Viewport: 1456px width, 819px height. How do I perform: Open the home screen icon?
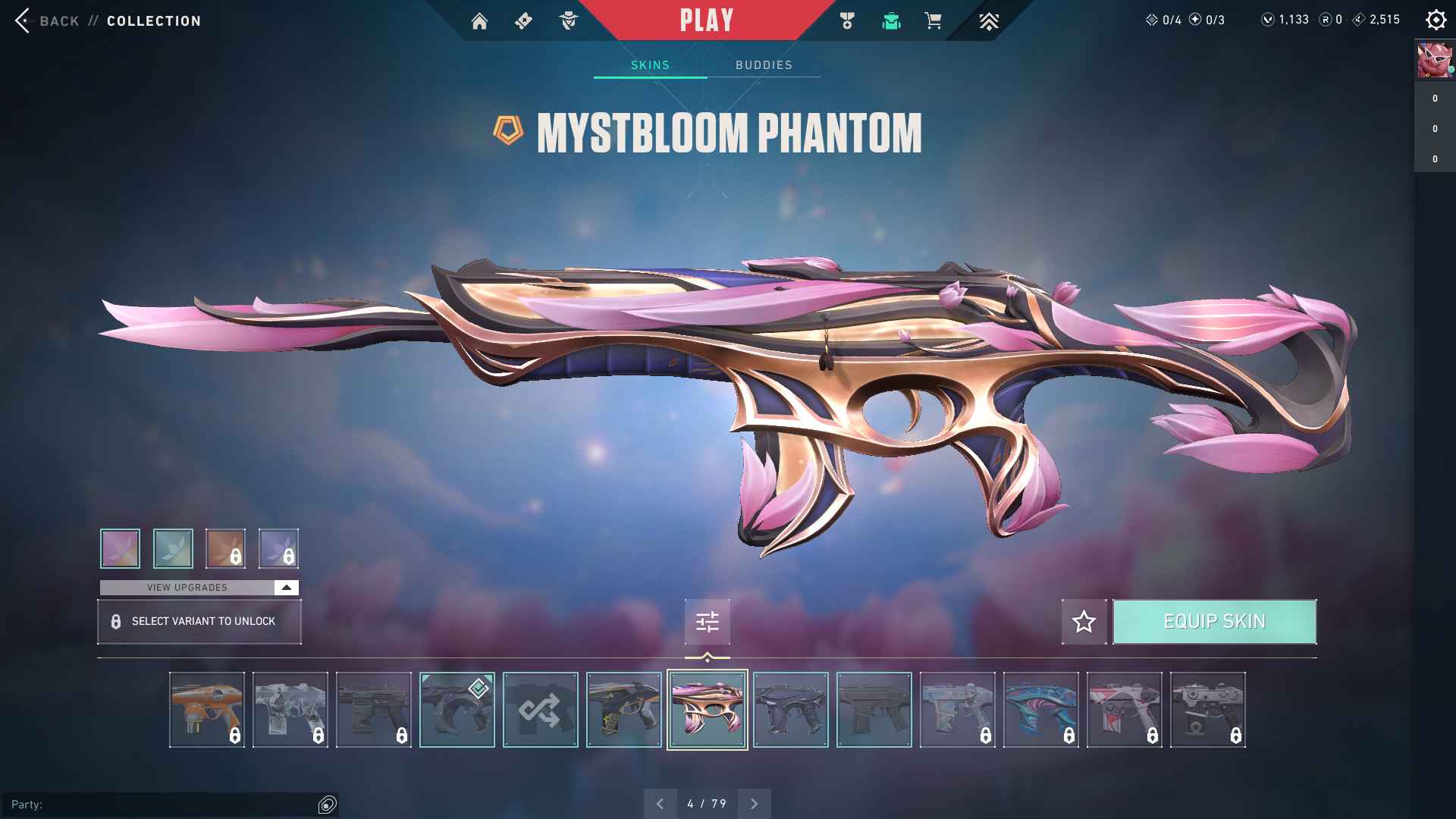point(479,21)
